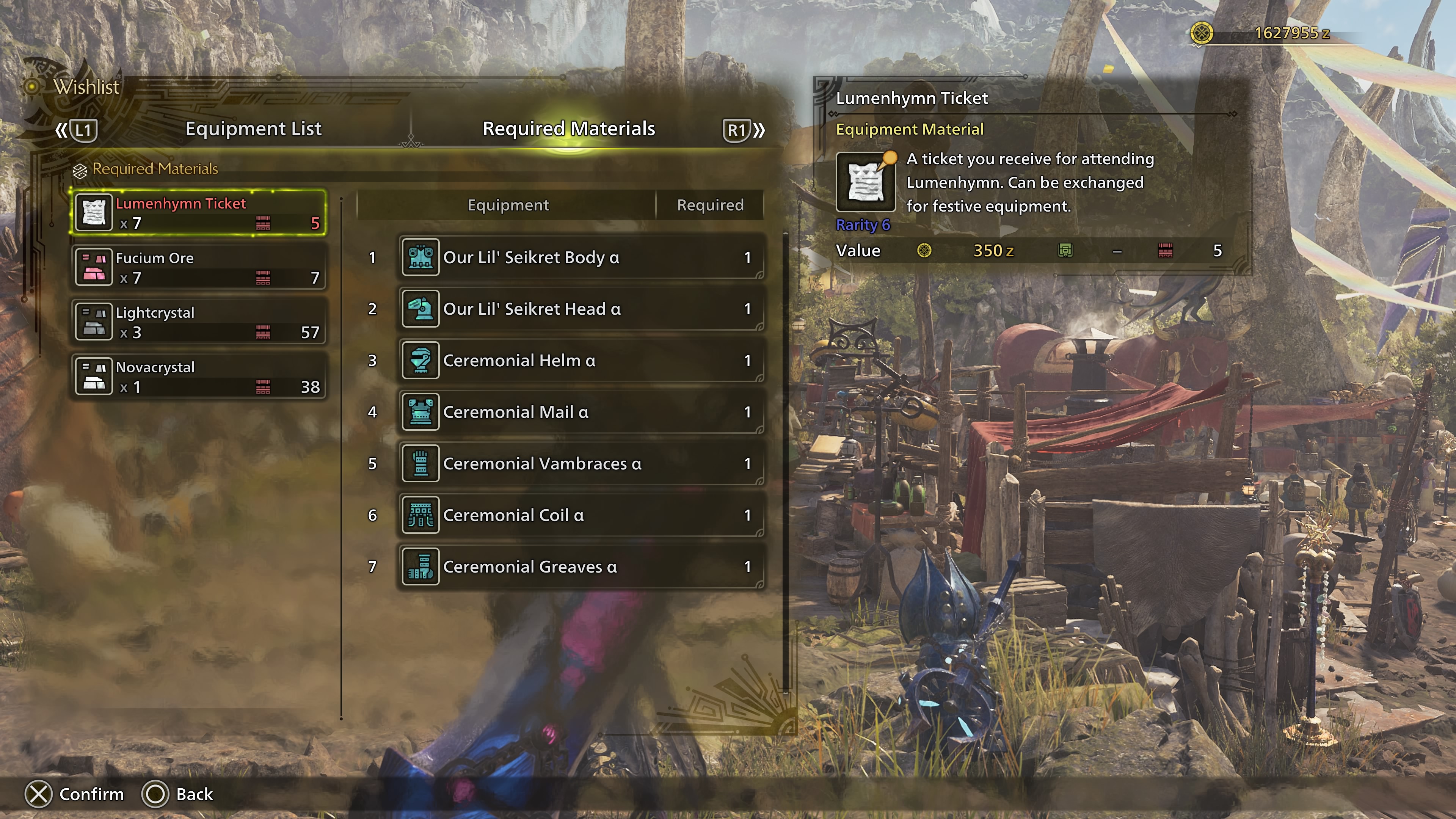Click the Our Lil' Seikret Head α icon
This screenshot has height=819, width=1456.
click(420, 309)
